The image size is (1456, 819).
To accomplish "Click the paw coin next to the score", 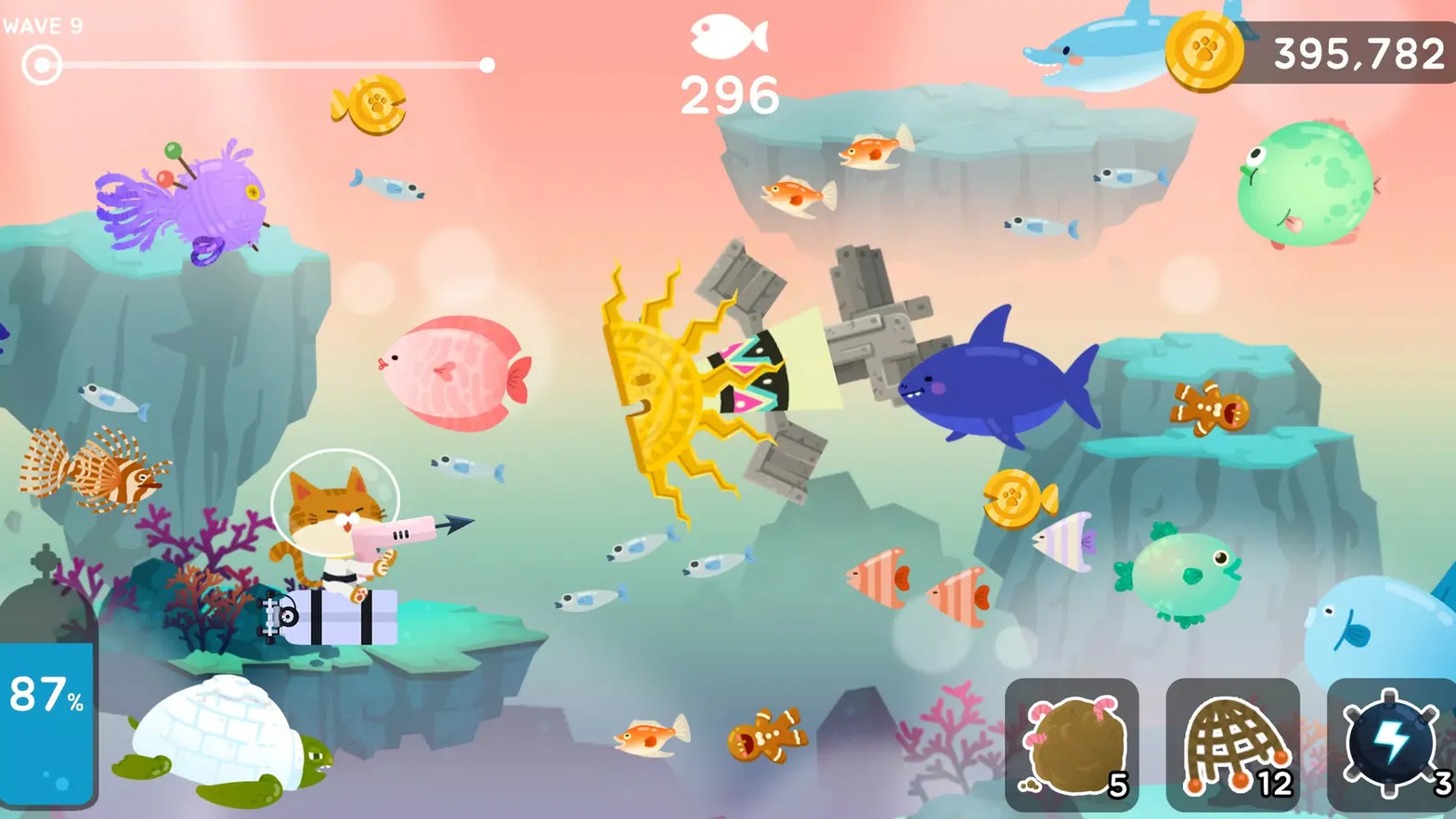I will tap(1206, 53).
